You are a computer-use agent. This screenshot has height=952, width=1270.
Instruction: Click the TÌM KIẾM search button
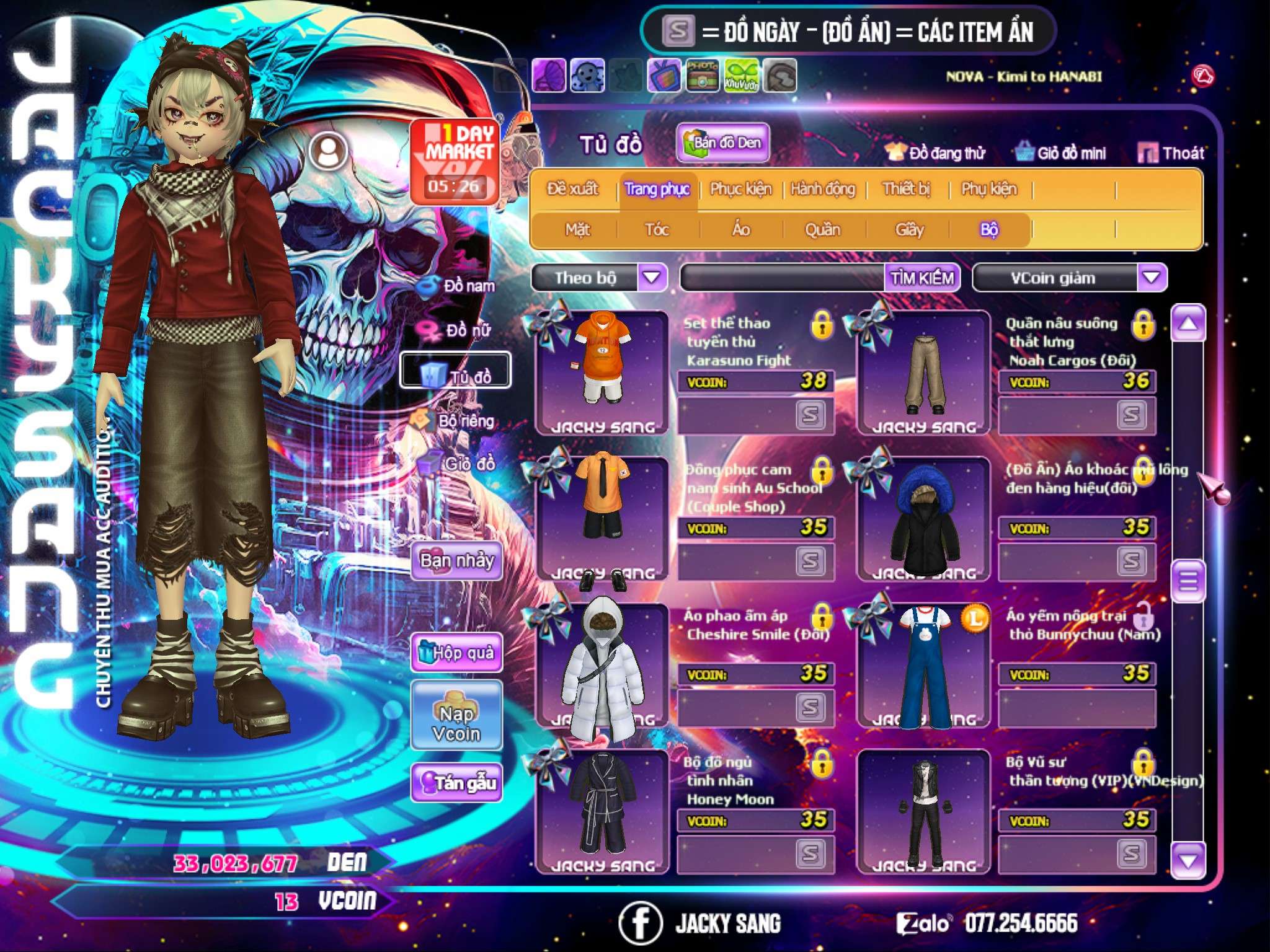922,278
